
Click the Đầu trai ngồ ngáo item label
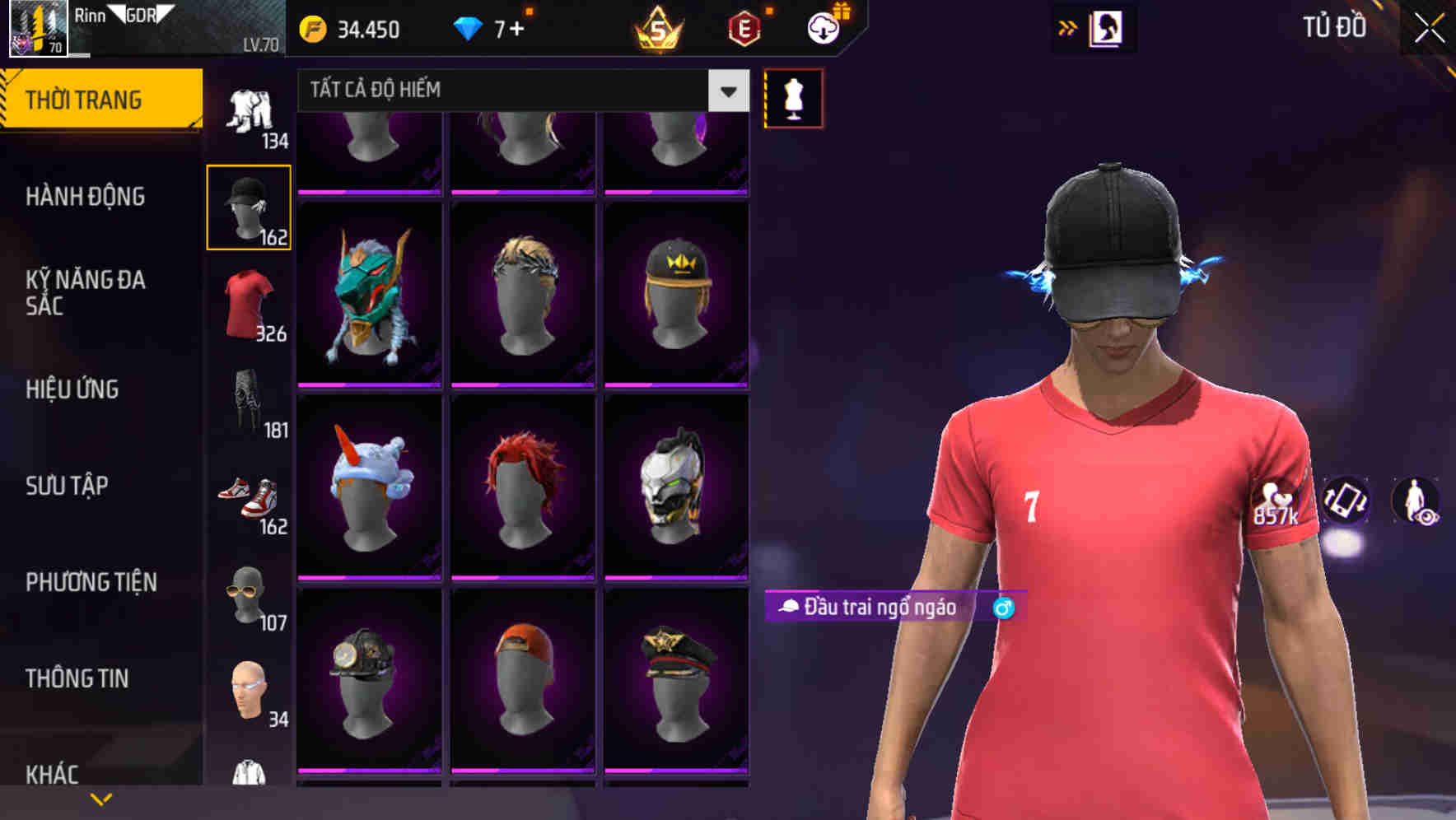tap(871, 608)
